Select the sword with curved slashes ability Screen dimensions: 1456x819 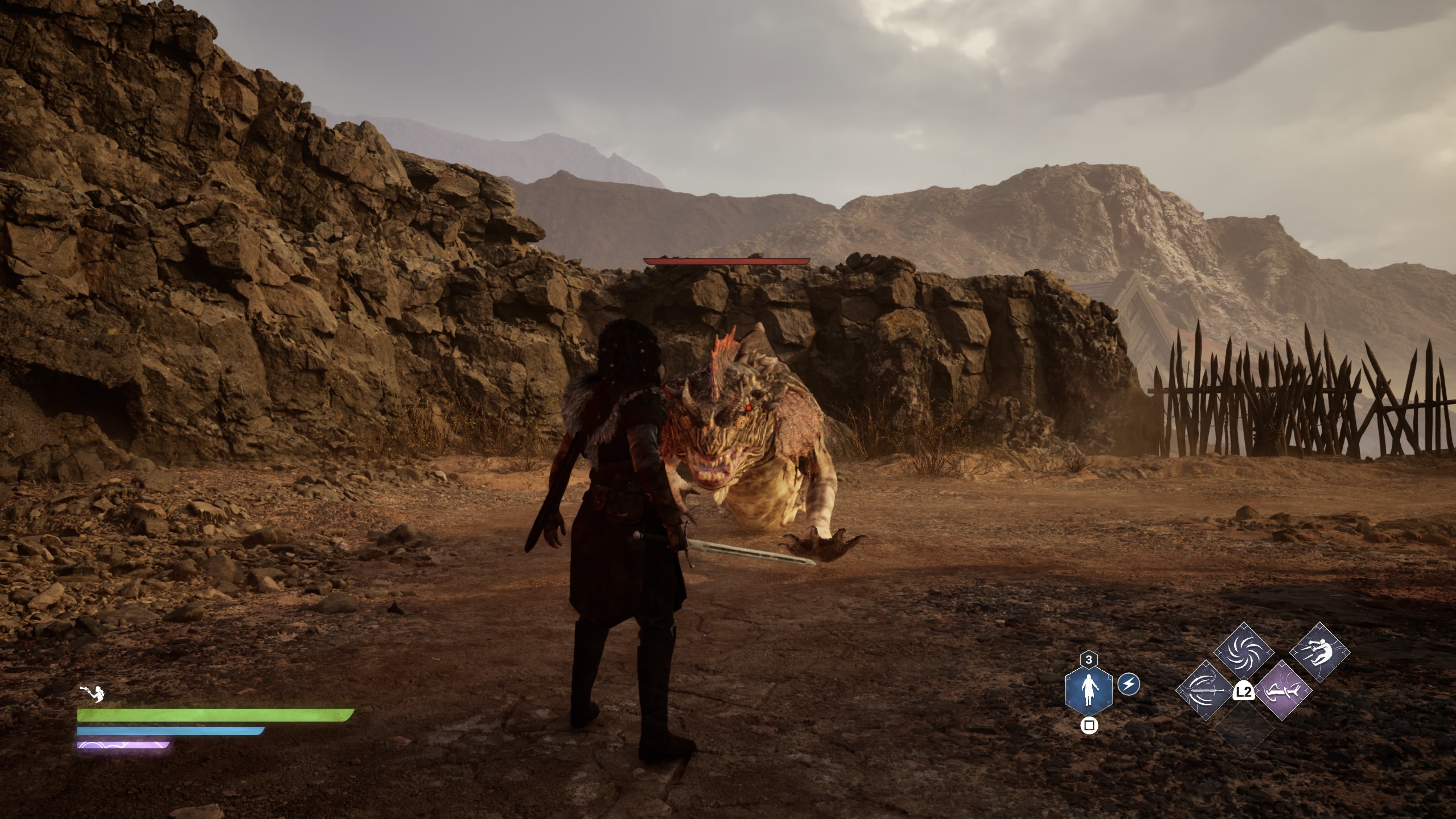pos(1205,691)
